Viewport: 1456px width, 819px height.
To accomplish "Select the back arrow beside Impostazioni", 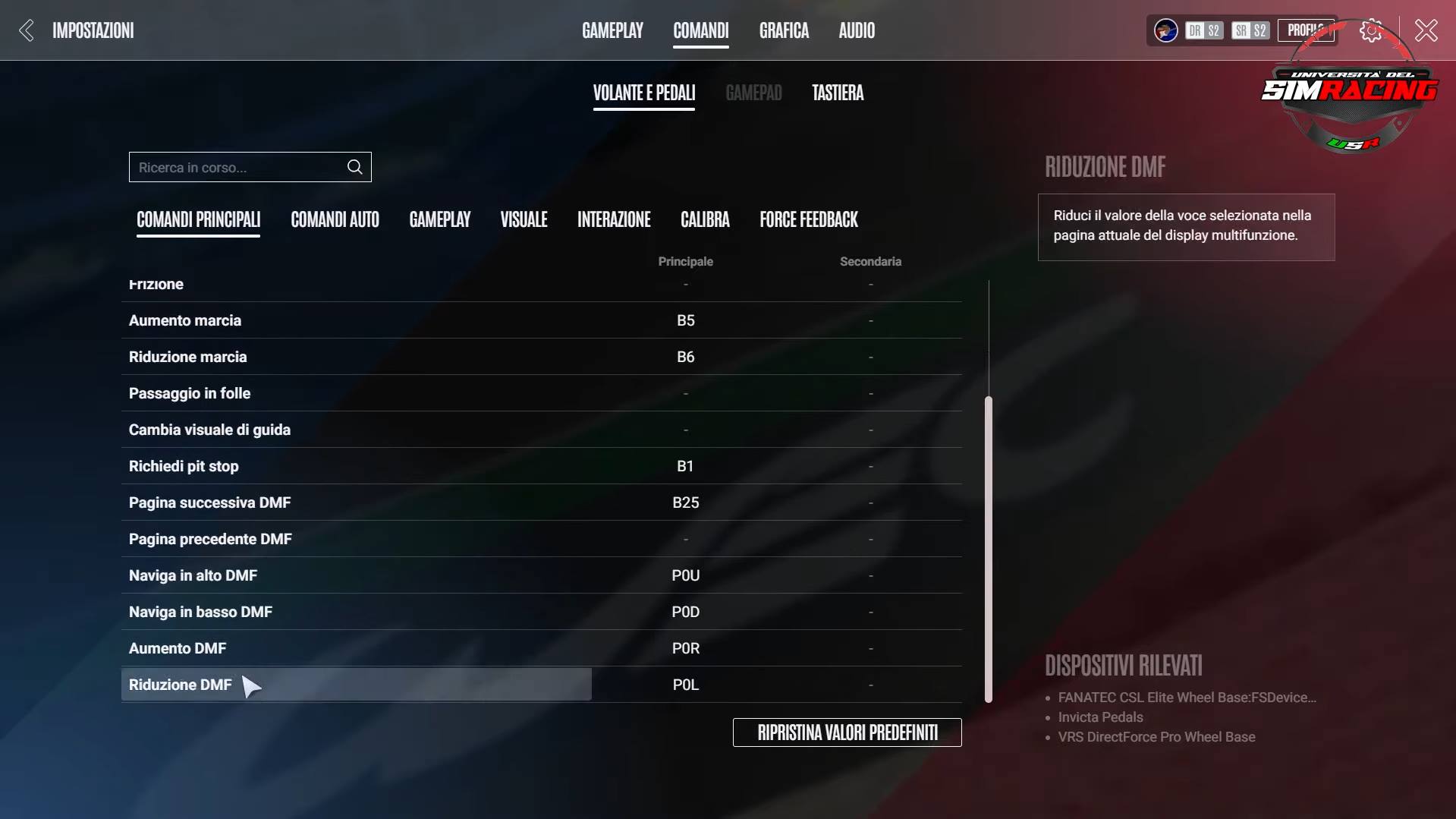I will point(26,30).
